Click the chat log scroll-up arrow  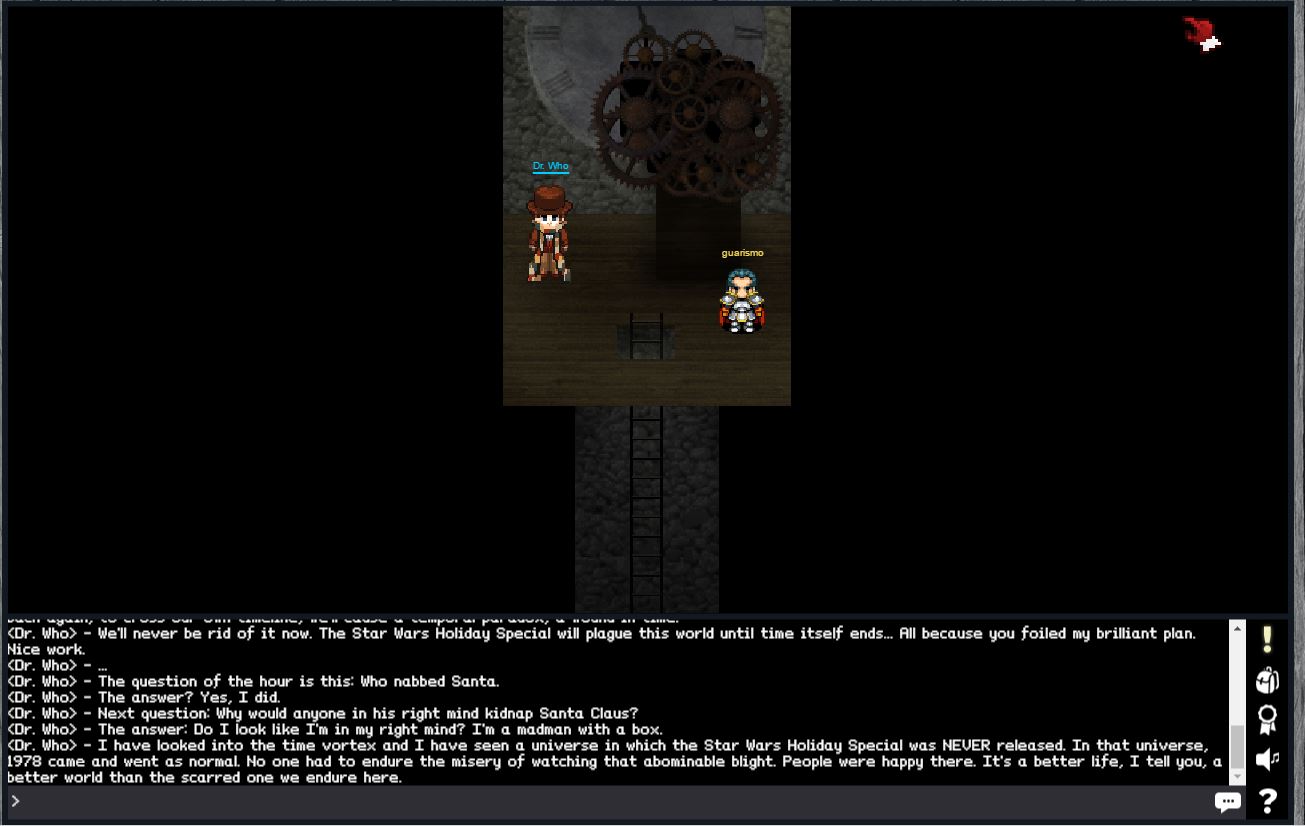tap(1237, 629)
